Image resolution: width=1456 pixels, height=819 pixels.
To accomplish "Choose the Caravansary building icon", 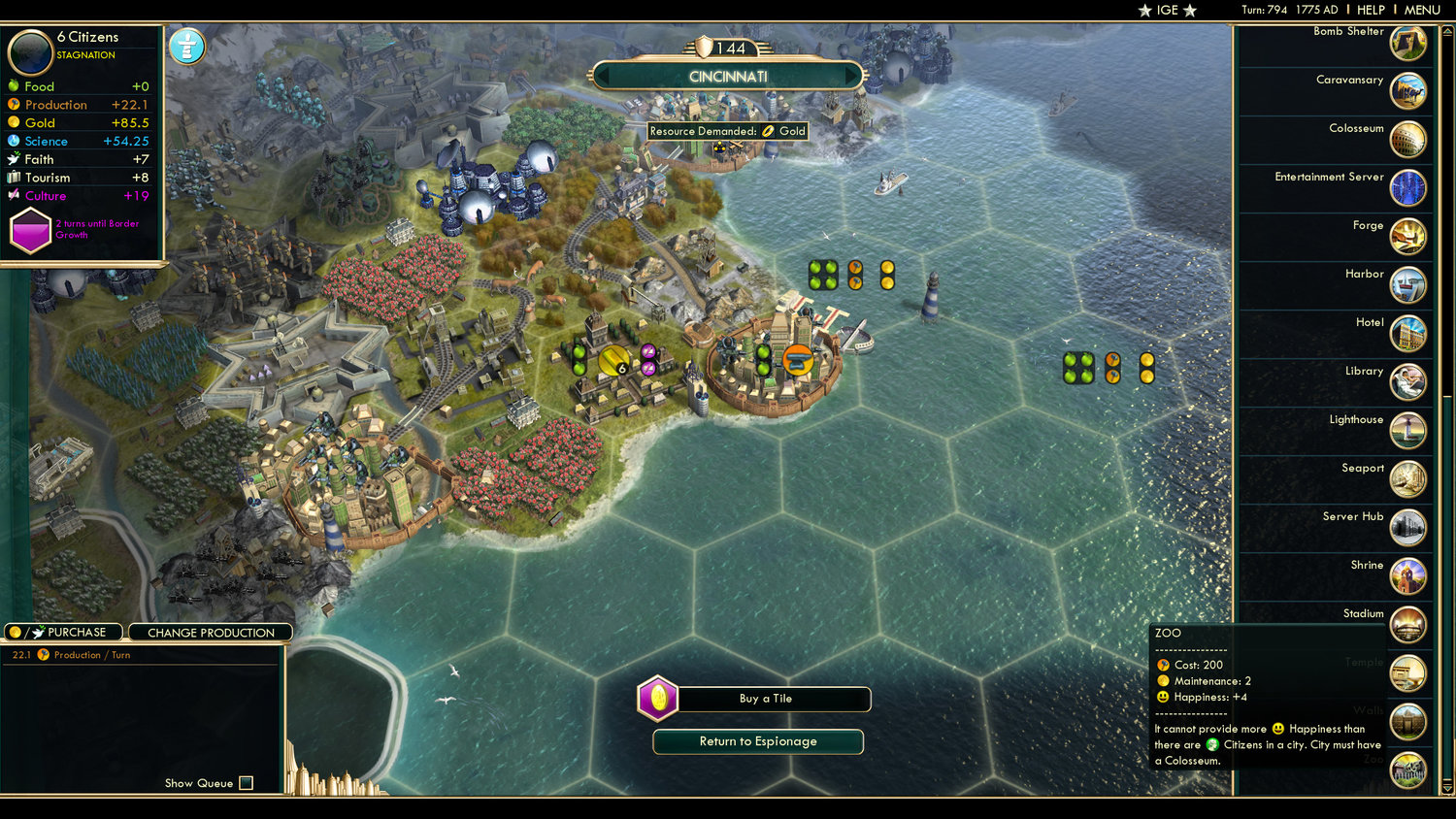I will (x=1408, y=91).
